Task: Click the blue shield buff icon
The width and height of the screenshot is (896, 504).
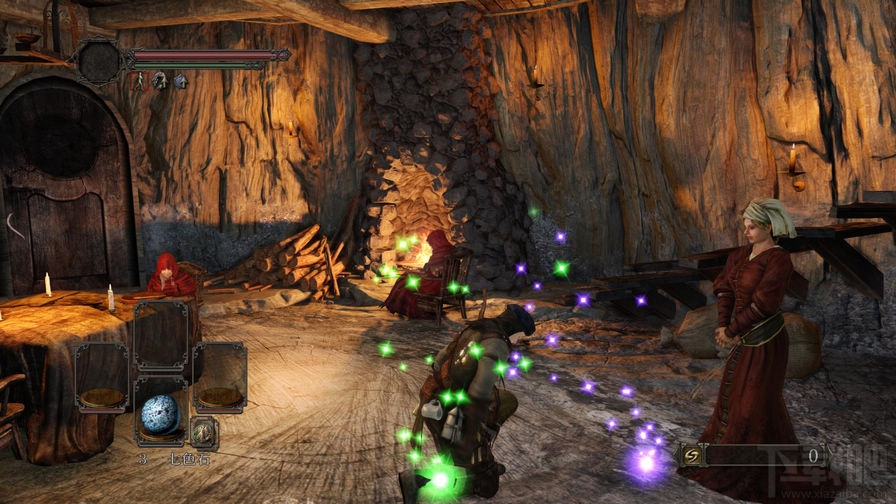Action: pos(180,81)
